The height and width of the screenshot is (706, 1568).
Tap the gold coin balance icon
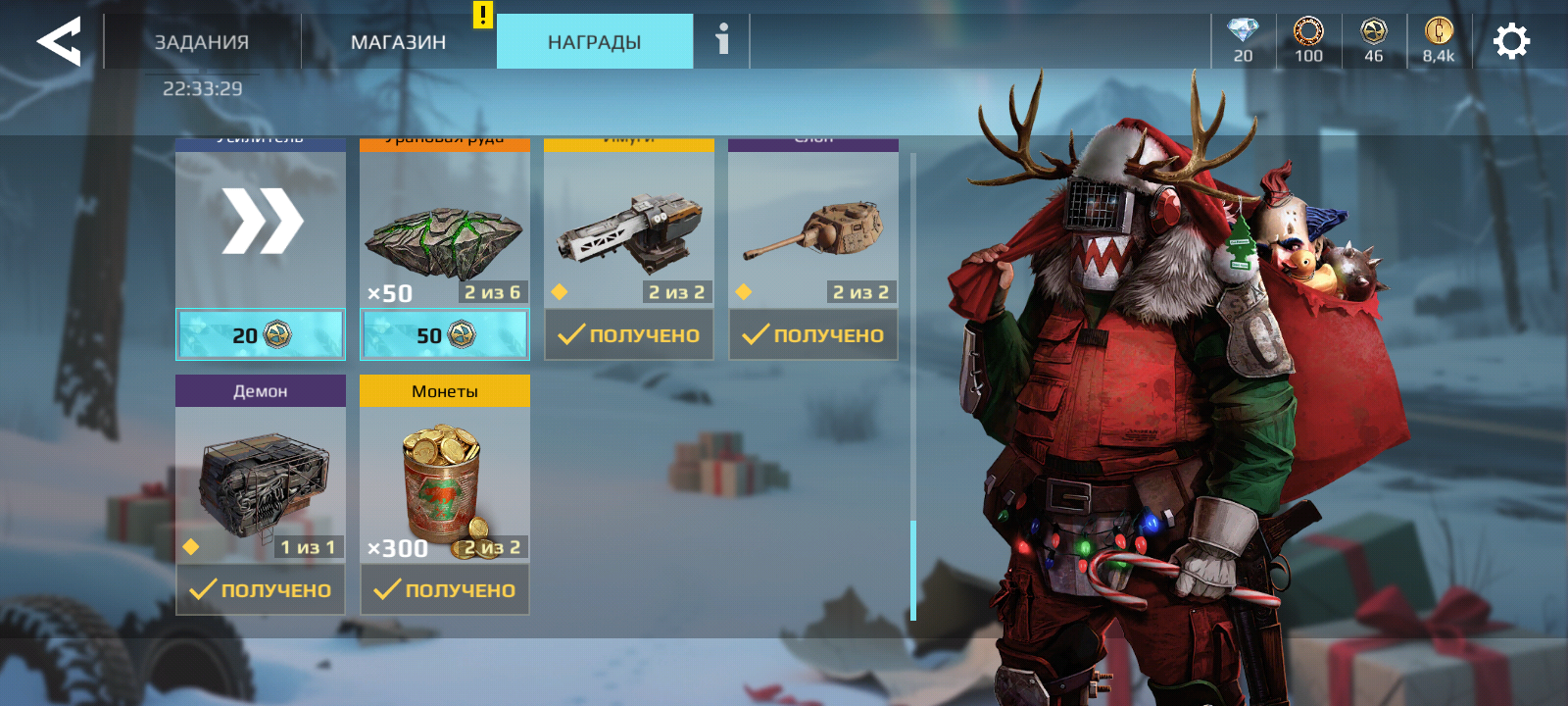click(x=1439, y=40)
